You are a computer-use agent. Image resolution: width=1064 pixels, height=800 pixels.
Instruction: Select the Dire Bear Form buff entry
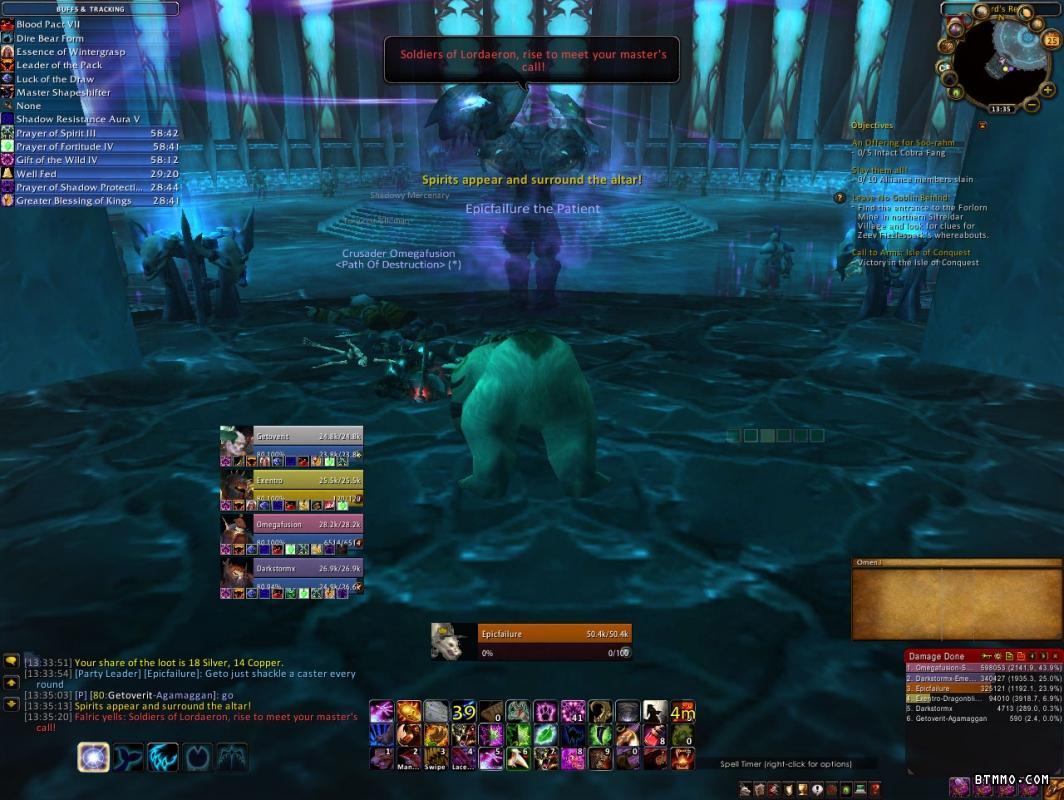click(49, 38)
